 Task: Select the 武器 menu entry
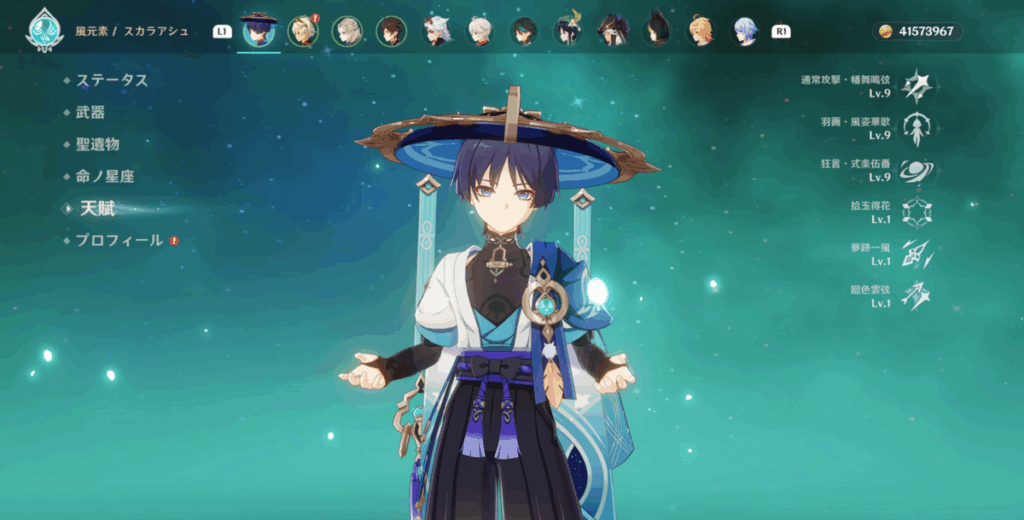tap(90, 113)
